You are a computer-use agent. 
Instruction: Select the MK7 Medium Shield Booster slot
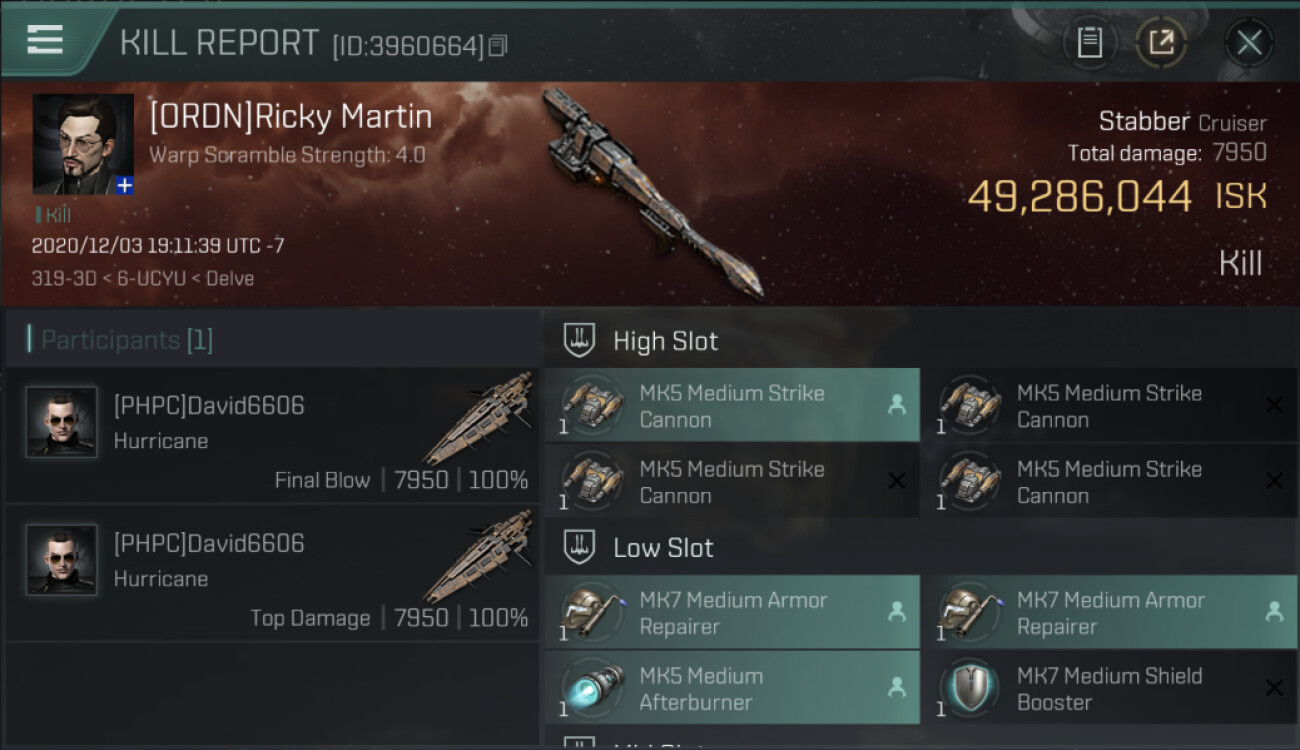tap(1109, 688)
